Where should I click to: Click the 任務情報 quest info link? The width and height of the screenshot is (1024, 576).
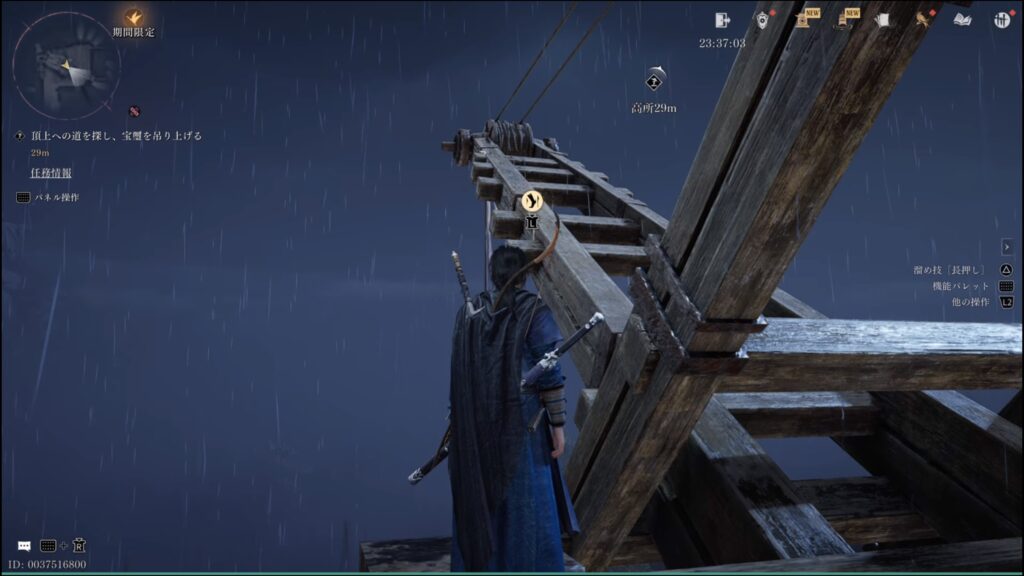pos(50,173)
